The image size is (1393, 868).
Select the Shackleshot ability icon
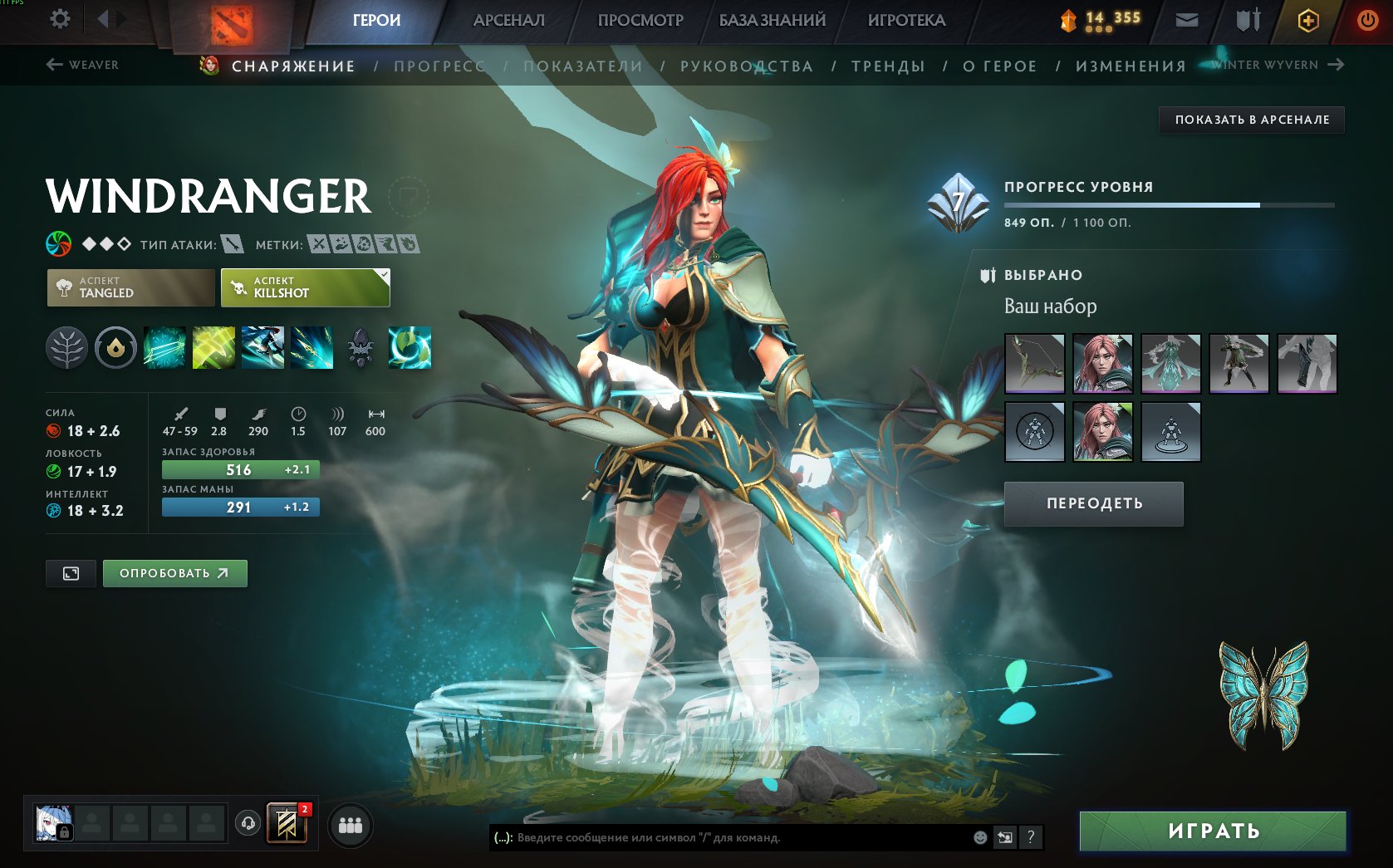tap(163, 347)
